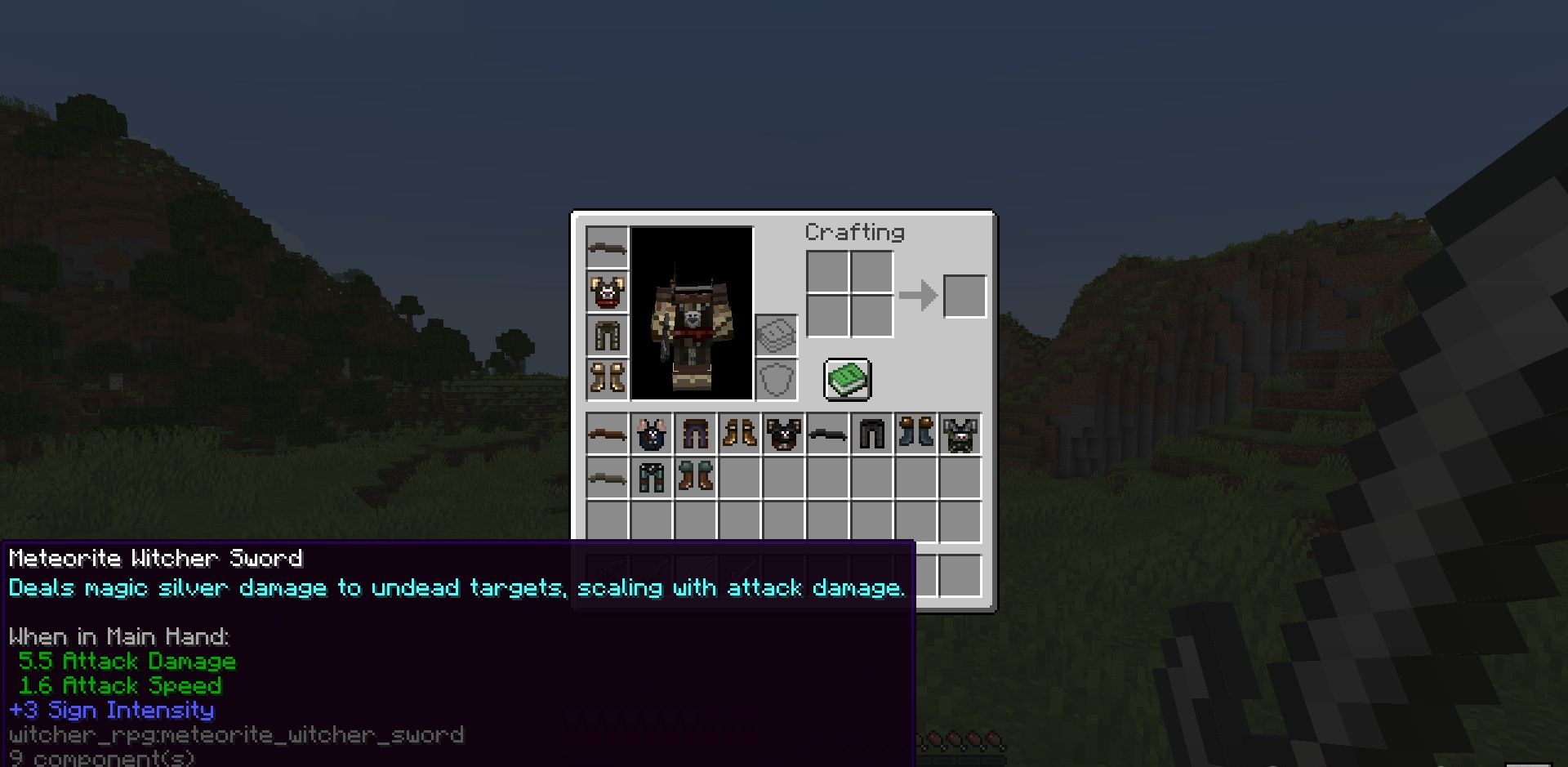The image size is (1568, 767).
Task: Open the green recipe book
Action: tap(848, 380)
